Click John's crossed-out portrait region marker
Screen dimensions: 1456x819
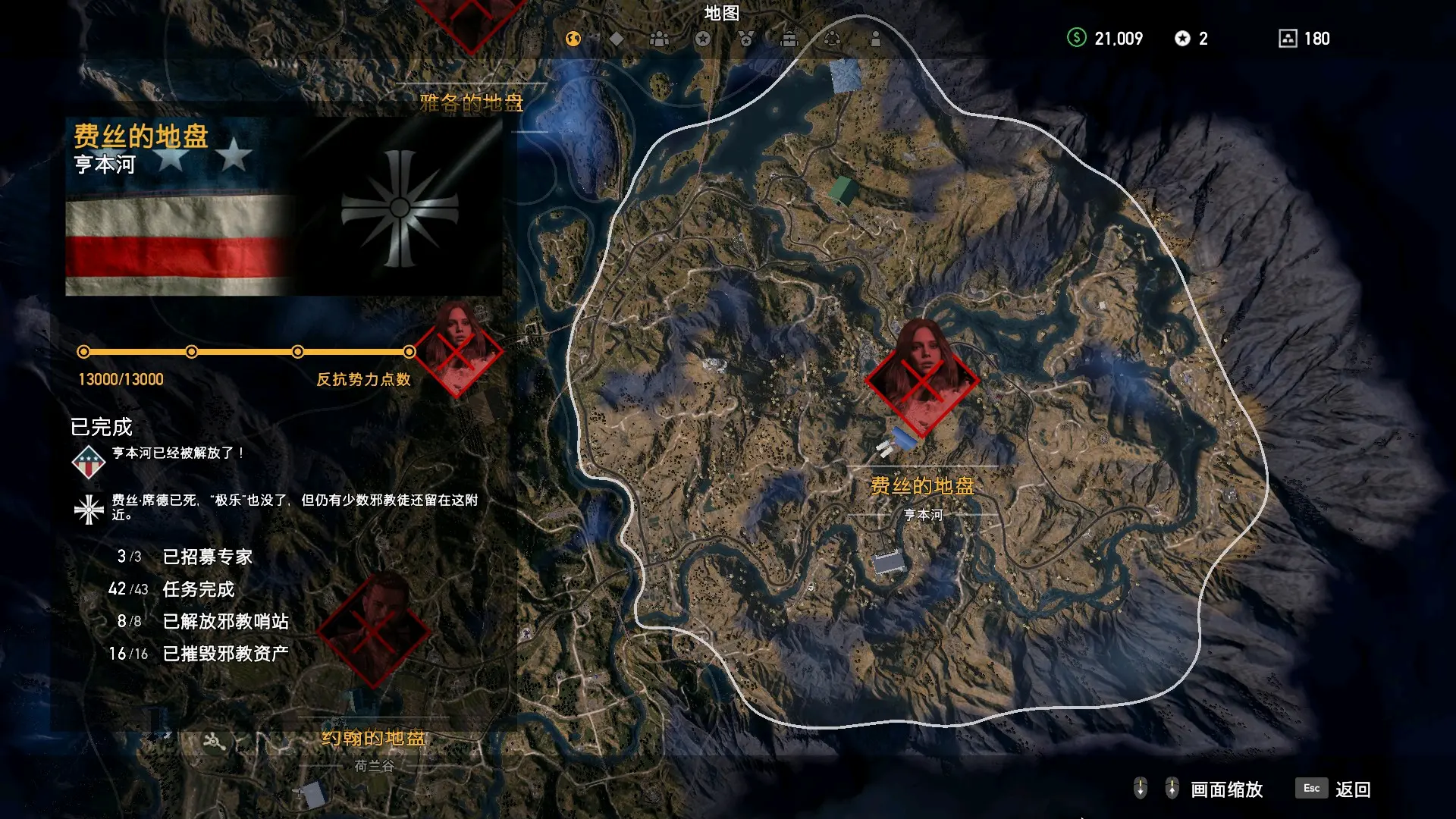374,629
